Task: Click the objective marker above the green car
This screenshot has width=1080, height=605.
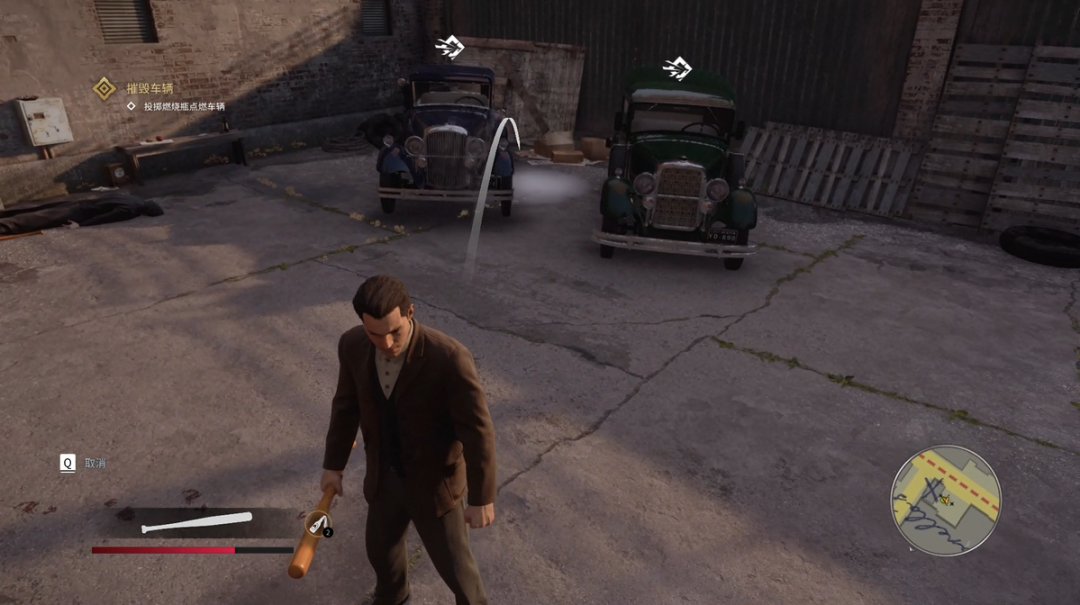Action: pyautogui.click(x=677, y=69)
